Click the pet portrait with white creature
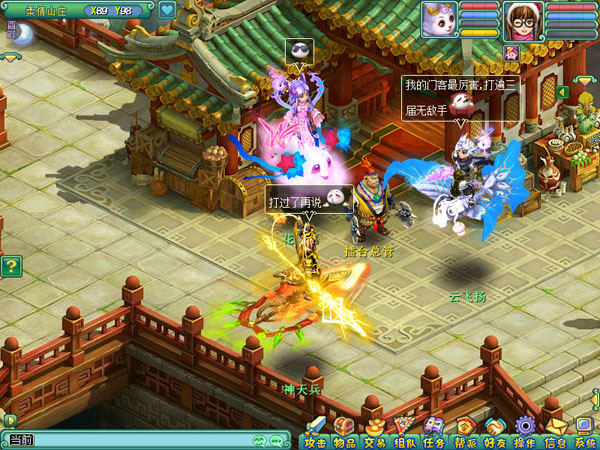600x450 pixels. point(439,19)
